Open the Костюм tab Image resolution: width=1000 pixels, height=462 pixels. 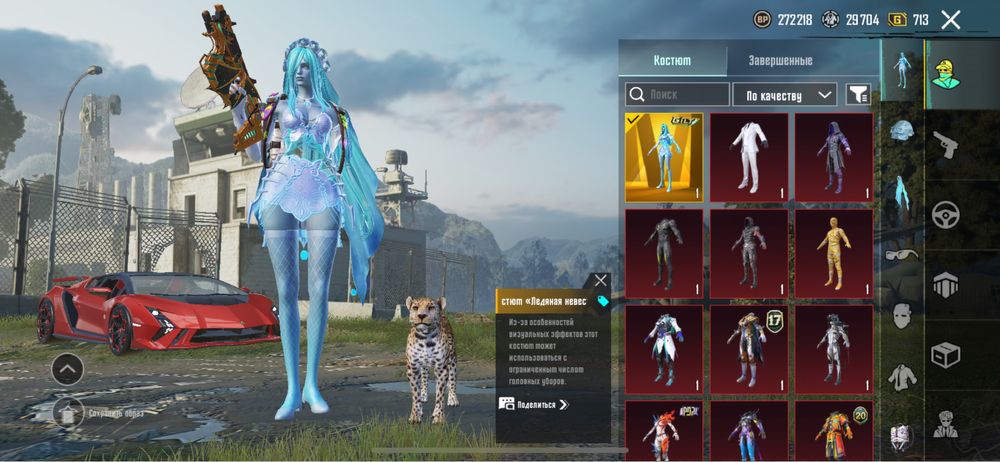tap(672, 61)
